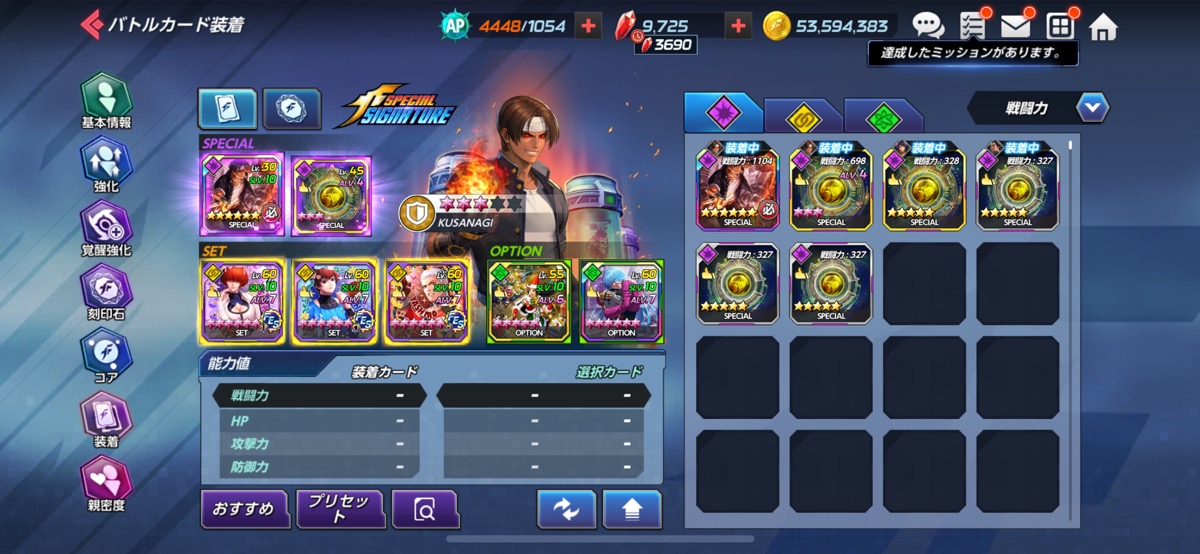1200x554 pixels.
Task: Open the mailbox envelope icon
Action: pos(1016,26)
